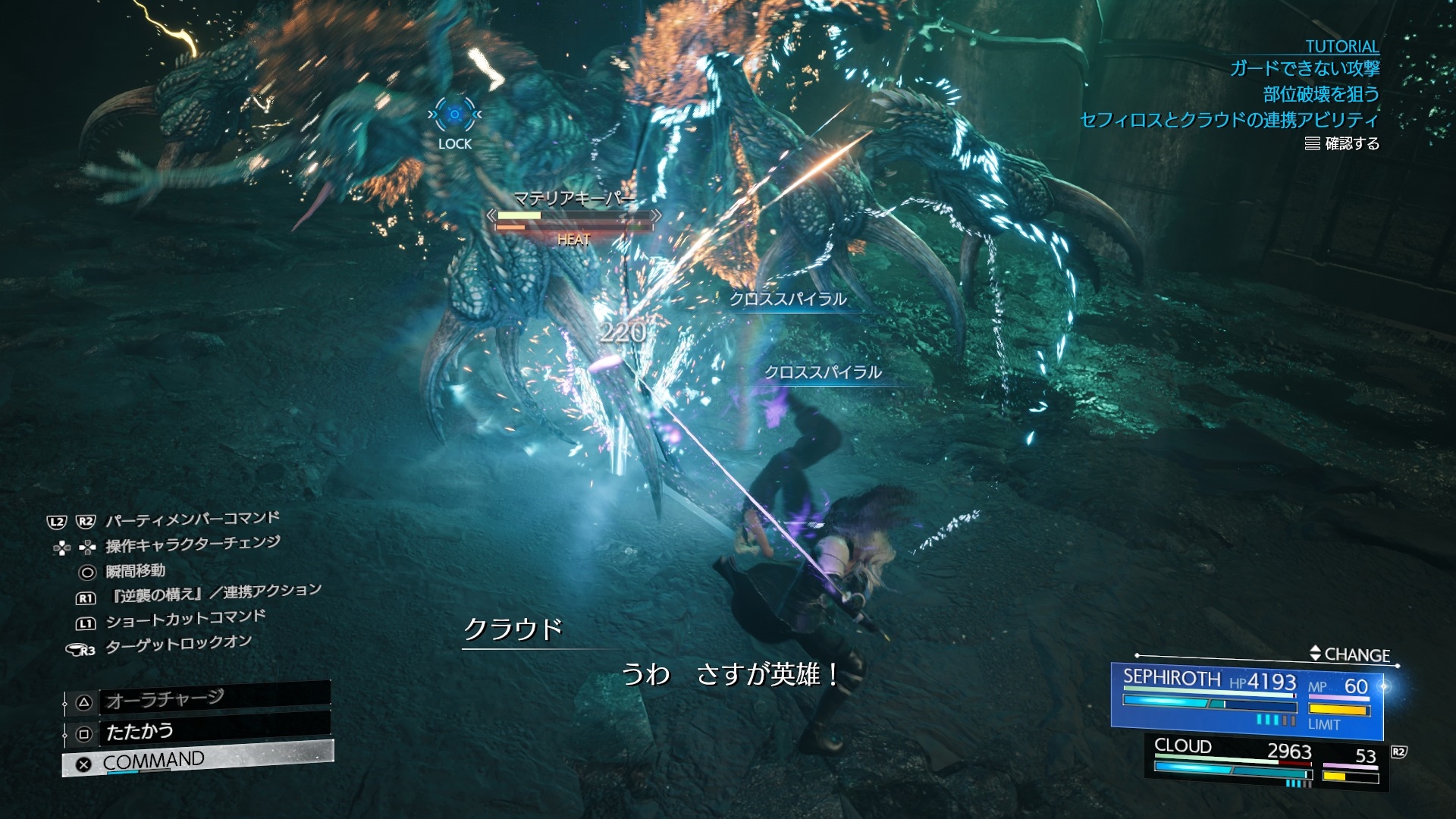Open the COMMAND menu
Screen dimensions: 1456x819
(x=197, y=761)
